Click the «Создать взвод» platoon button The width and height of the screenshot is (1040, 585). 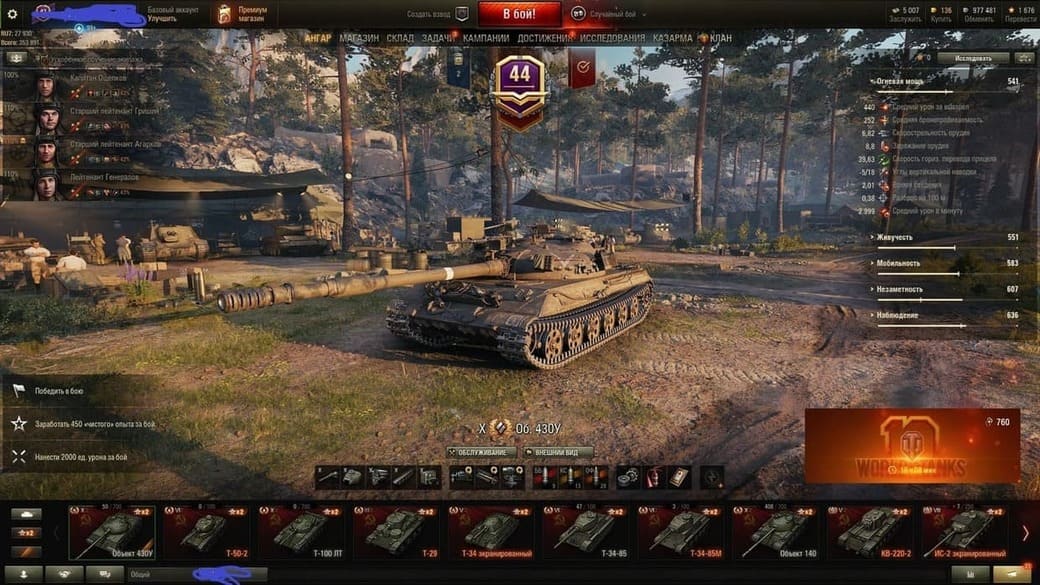pyautogui.click(x=438, y=14)
